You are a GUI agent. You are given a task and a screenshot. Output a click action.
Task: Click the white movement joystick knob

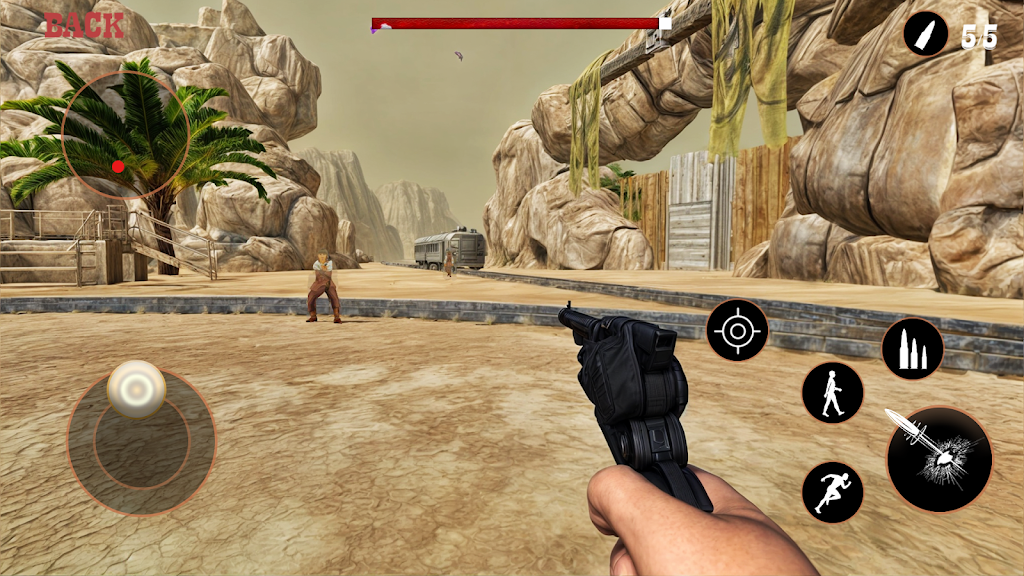(137, 388)
